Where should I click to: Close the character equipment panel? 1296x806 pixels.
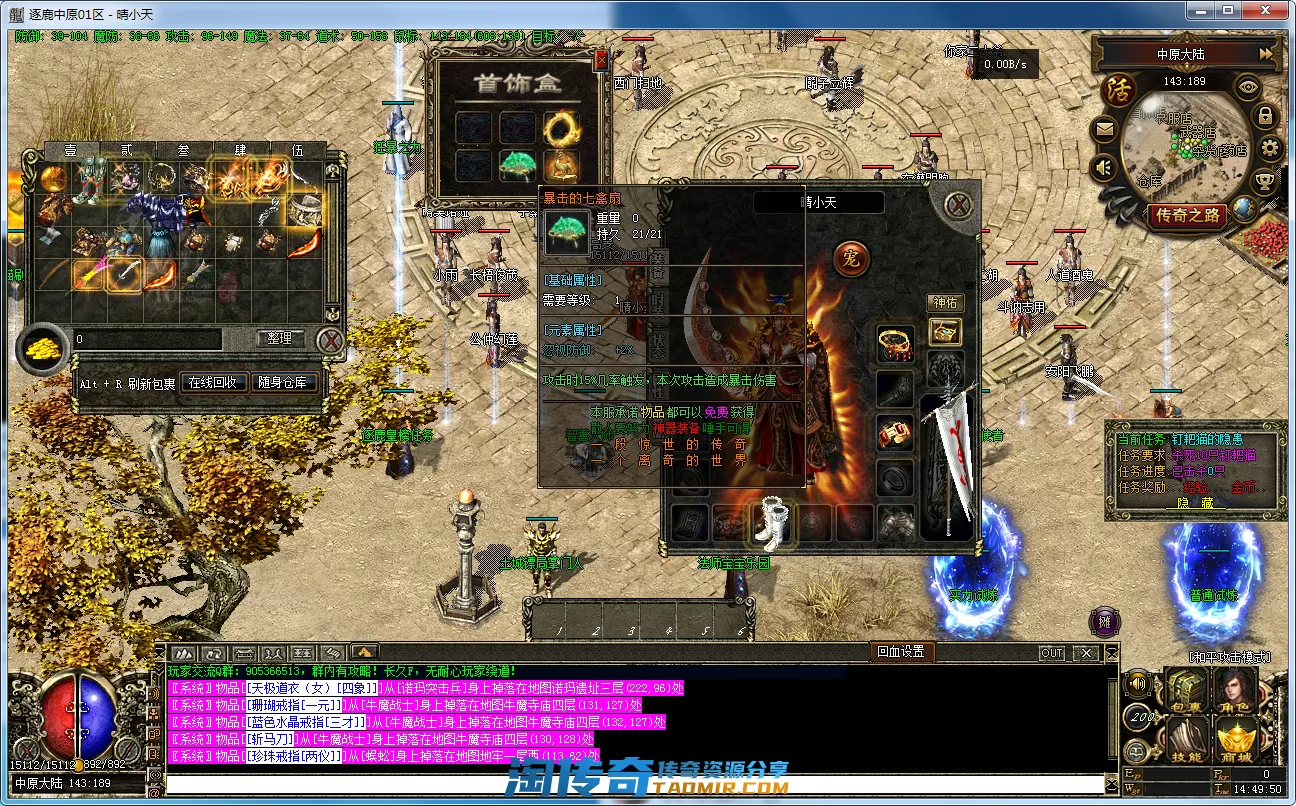[x=959, y=205]
